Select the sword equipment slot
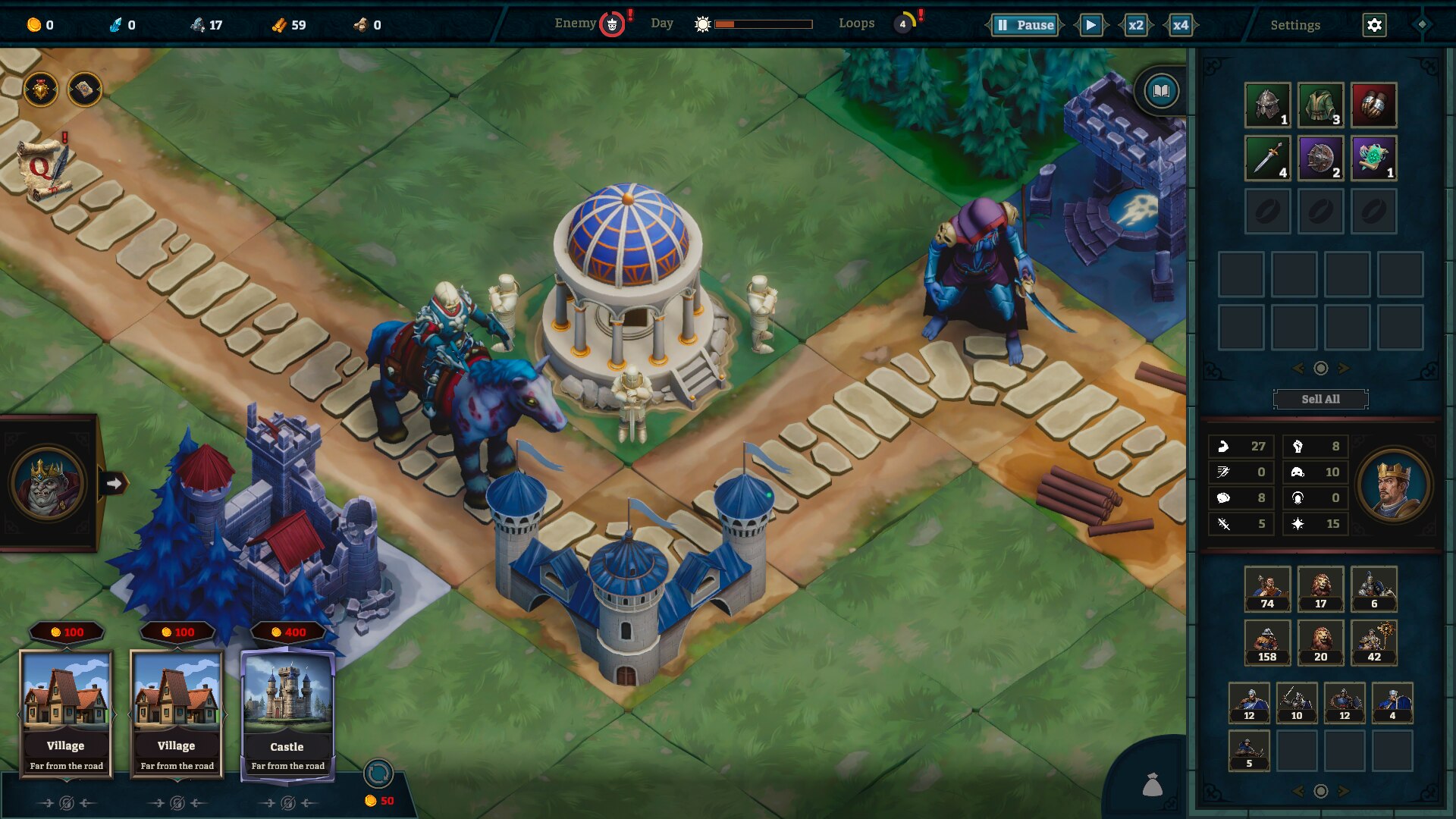The height and width of the screenshot is (819, 1456). tap(1267, 158)
